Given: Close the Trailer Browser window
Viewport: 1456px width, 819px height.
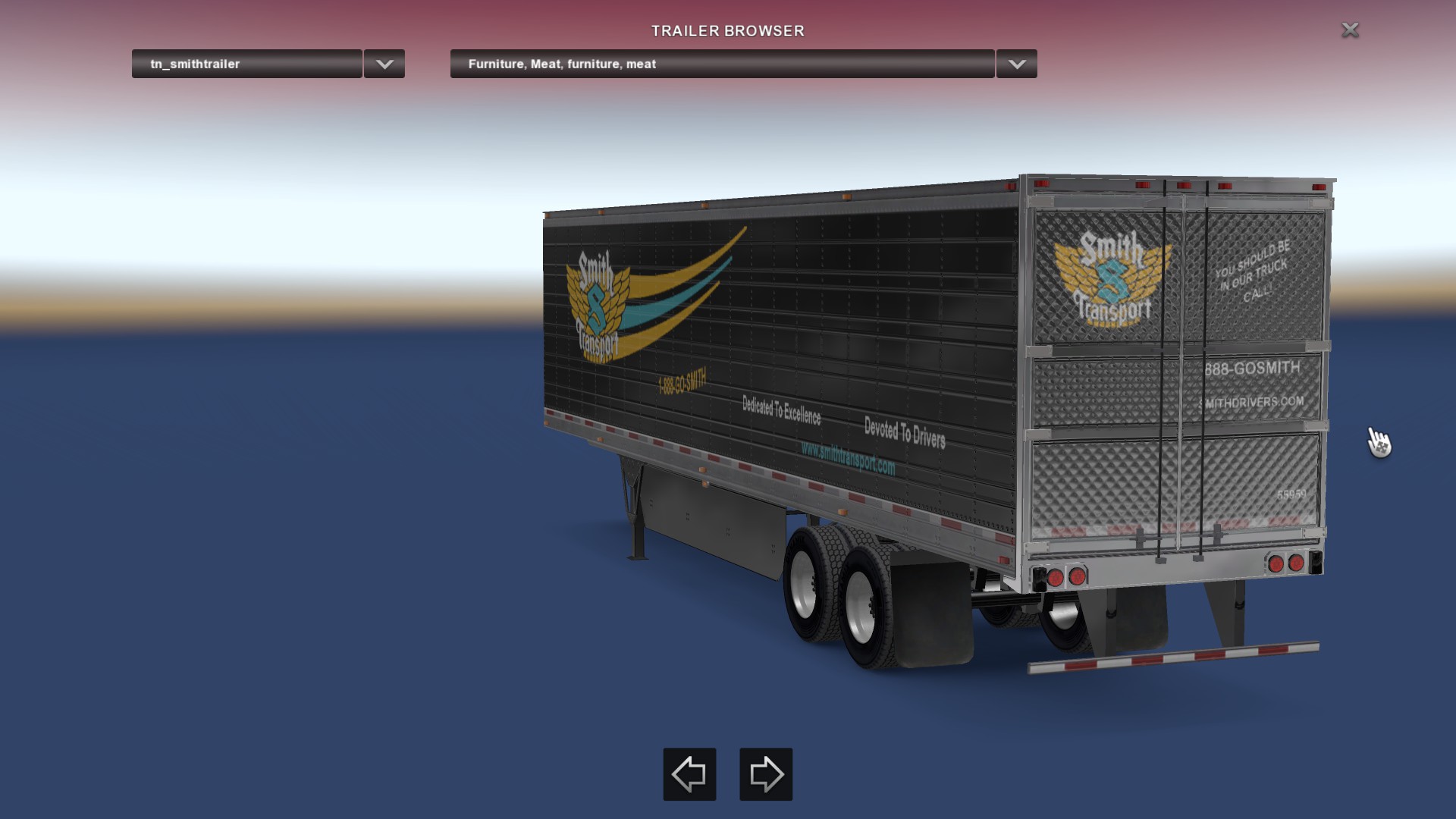Looking at the screenshot, I should tap(1350, 30).
